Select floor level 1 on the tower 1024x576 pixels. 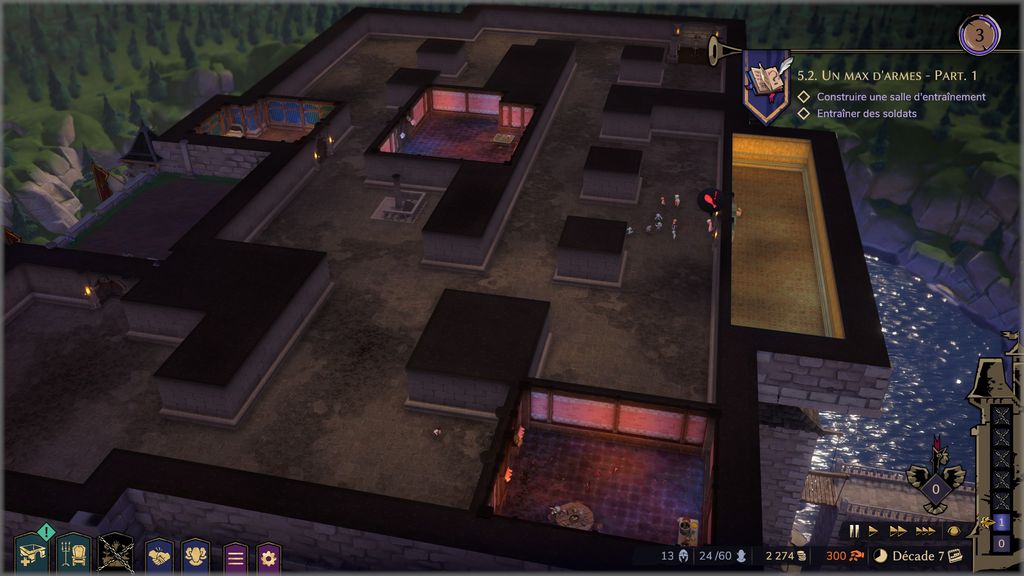[1002, 521]
